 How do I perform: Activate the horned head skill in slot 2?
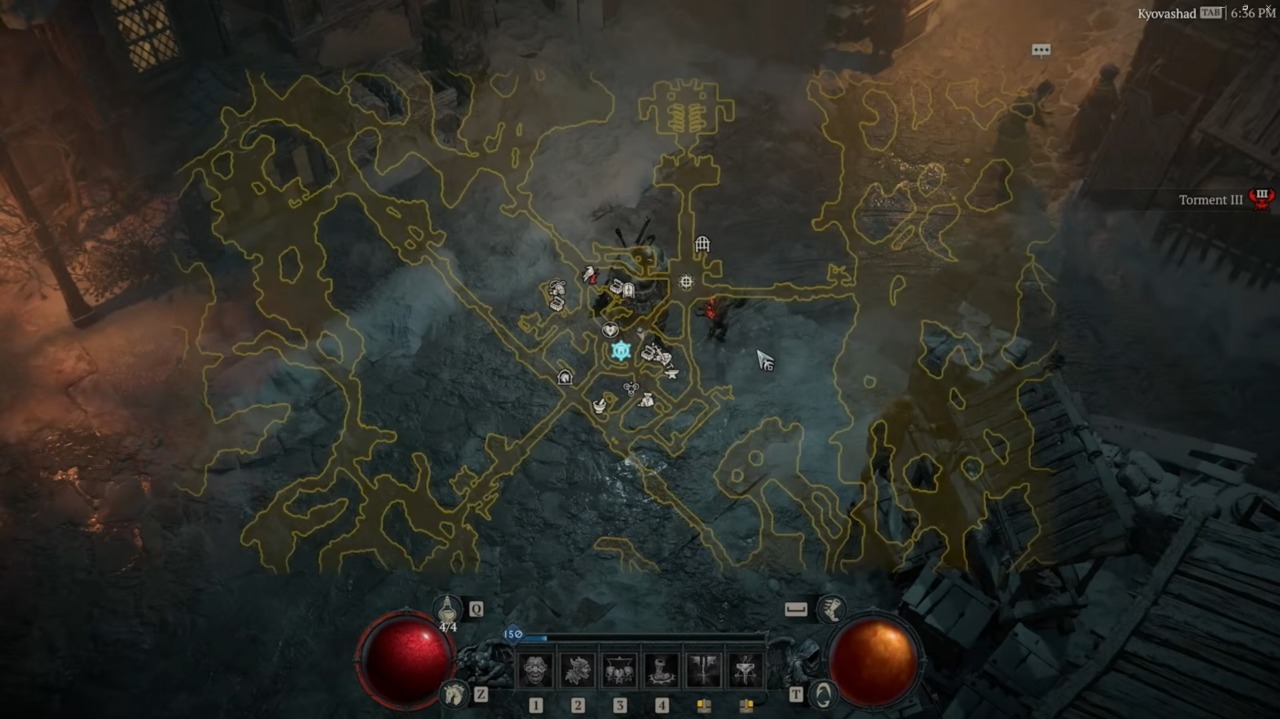[578, 669]
